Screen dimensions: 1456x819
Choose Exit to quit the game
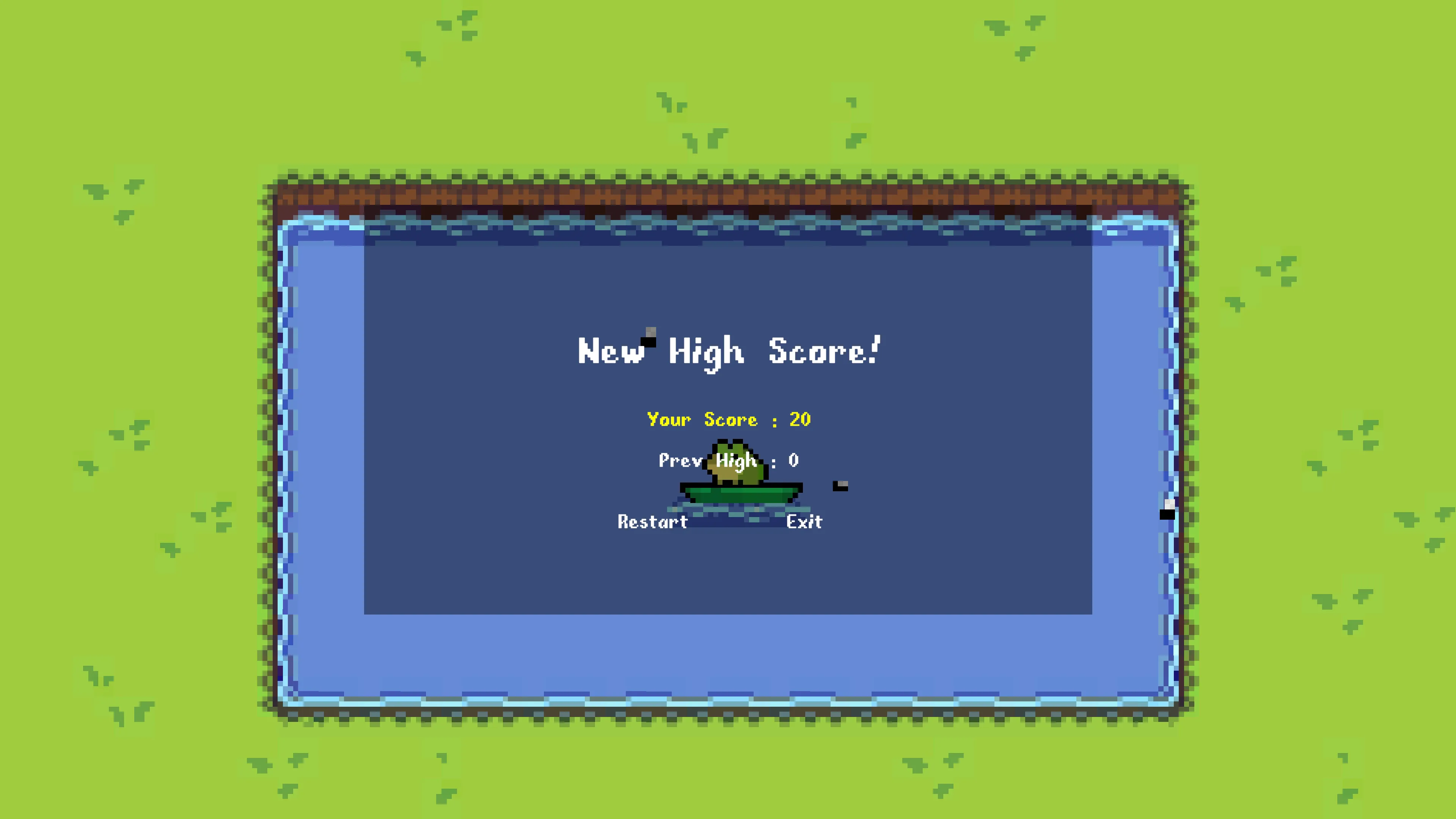tap(804, 522)
